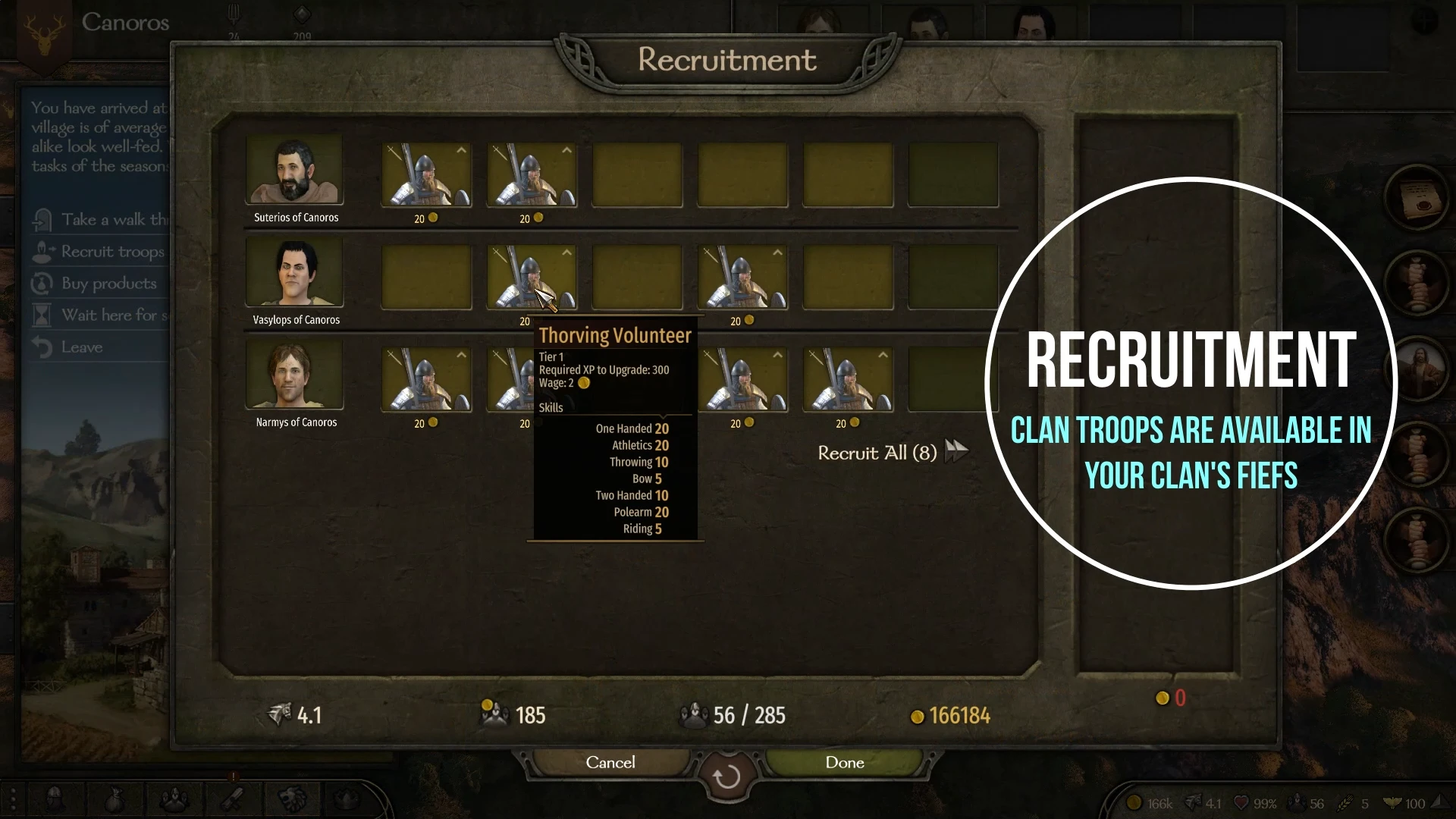Viewport: 1456px width, 819px height.
Task: Recruit Narmys's first Thorving Volunteer
Action: pyautogui.click(x=426, y=380)
